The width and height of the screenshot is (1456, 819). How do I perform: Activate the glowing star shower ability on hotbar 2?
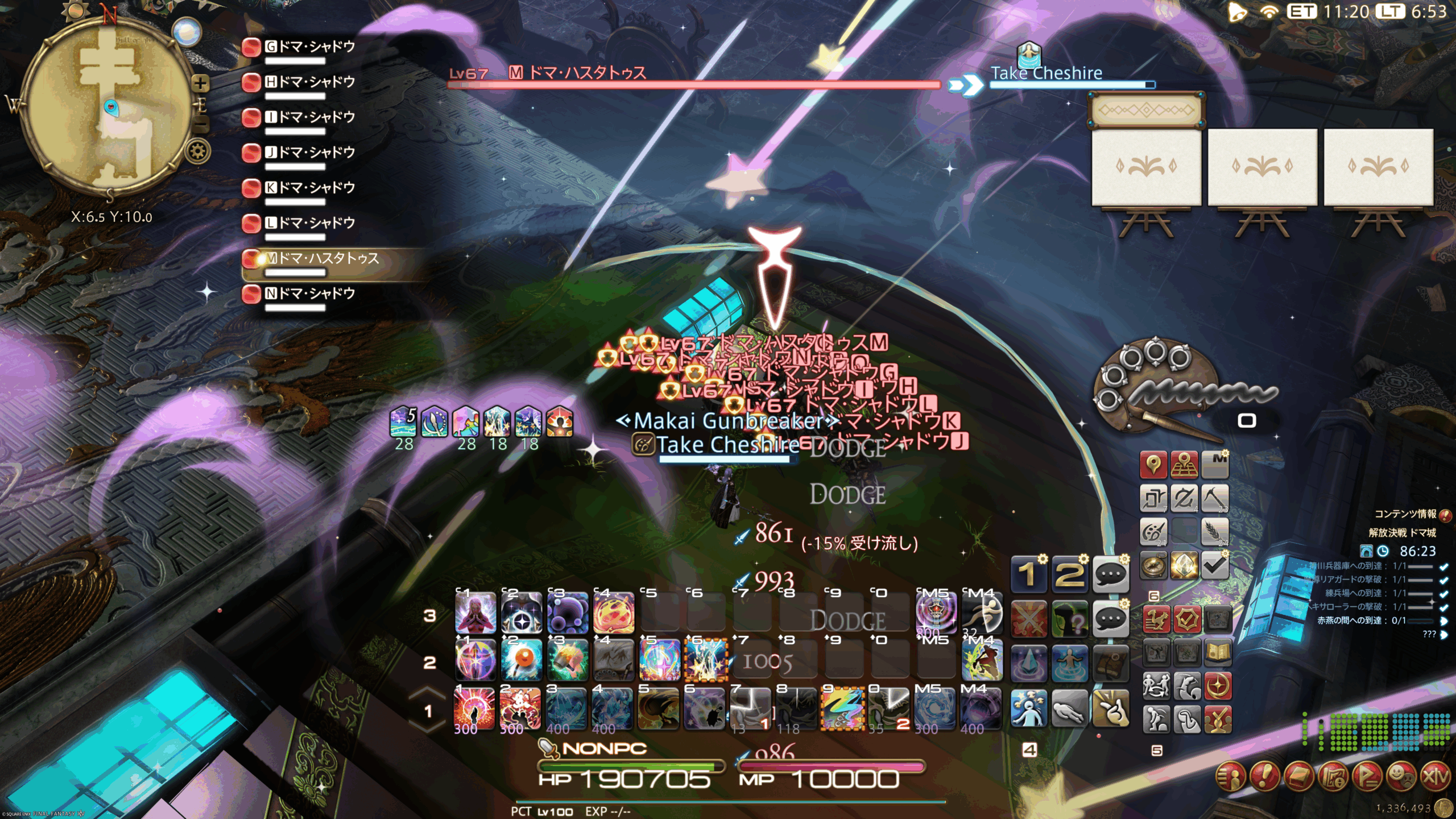(706, 660)
